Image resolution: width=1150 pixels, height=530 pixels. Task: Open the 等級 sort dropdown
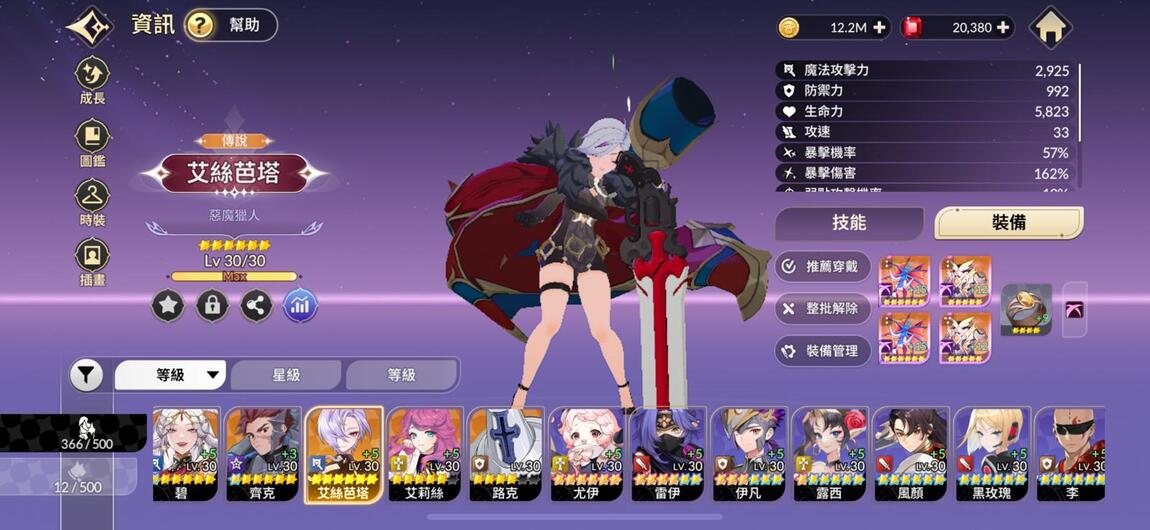point(171,375)
